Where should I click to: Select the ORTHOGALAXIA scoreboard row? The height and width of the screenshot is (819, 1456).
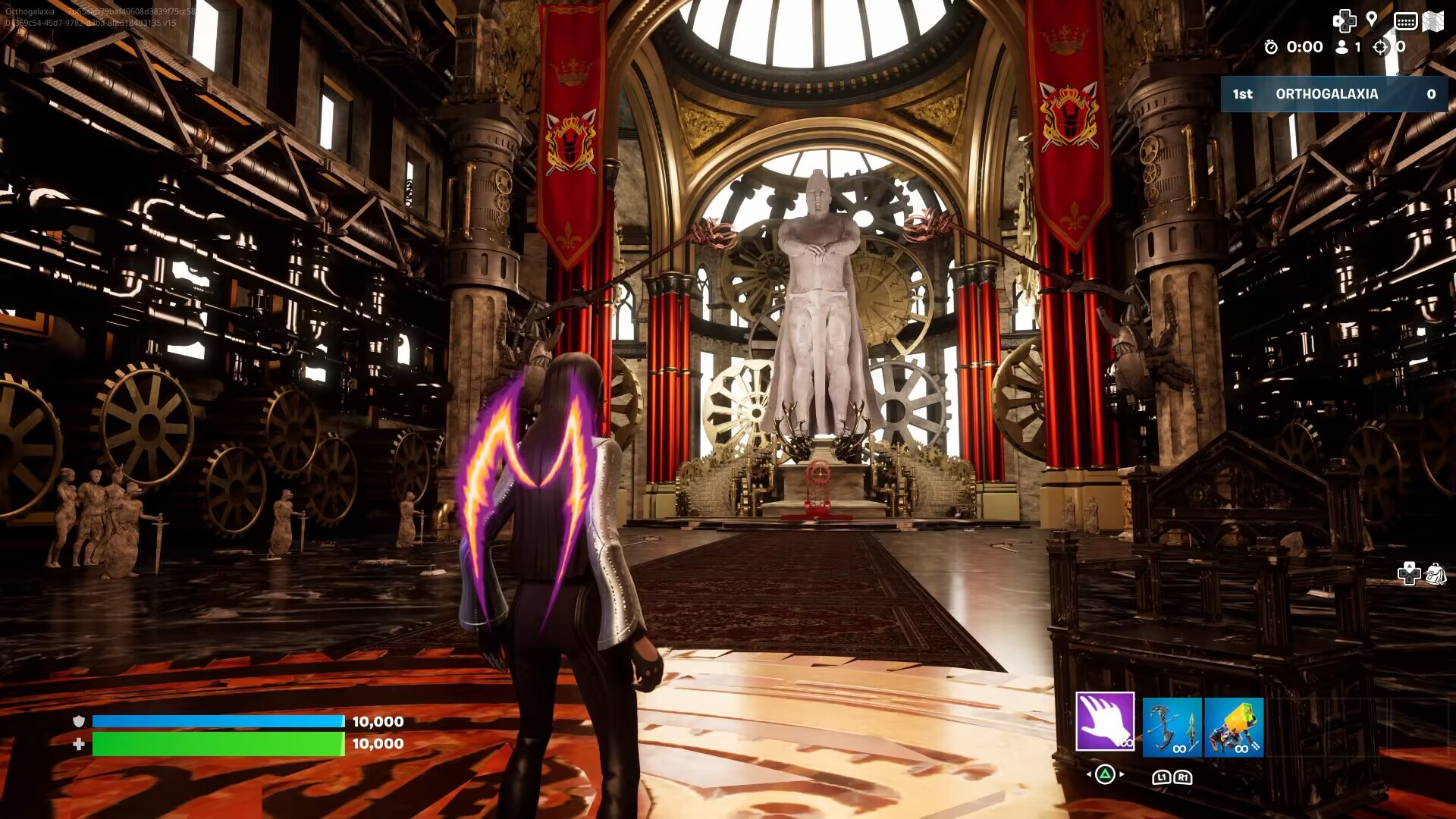point(1334,94)
